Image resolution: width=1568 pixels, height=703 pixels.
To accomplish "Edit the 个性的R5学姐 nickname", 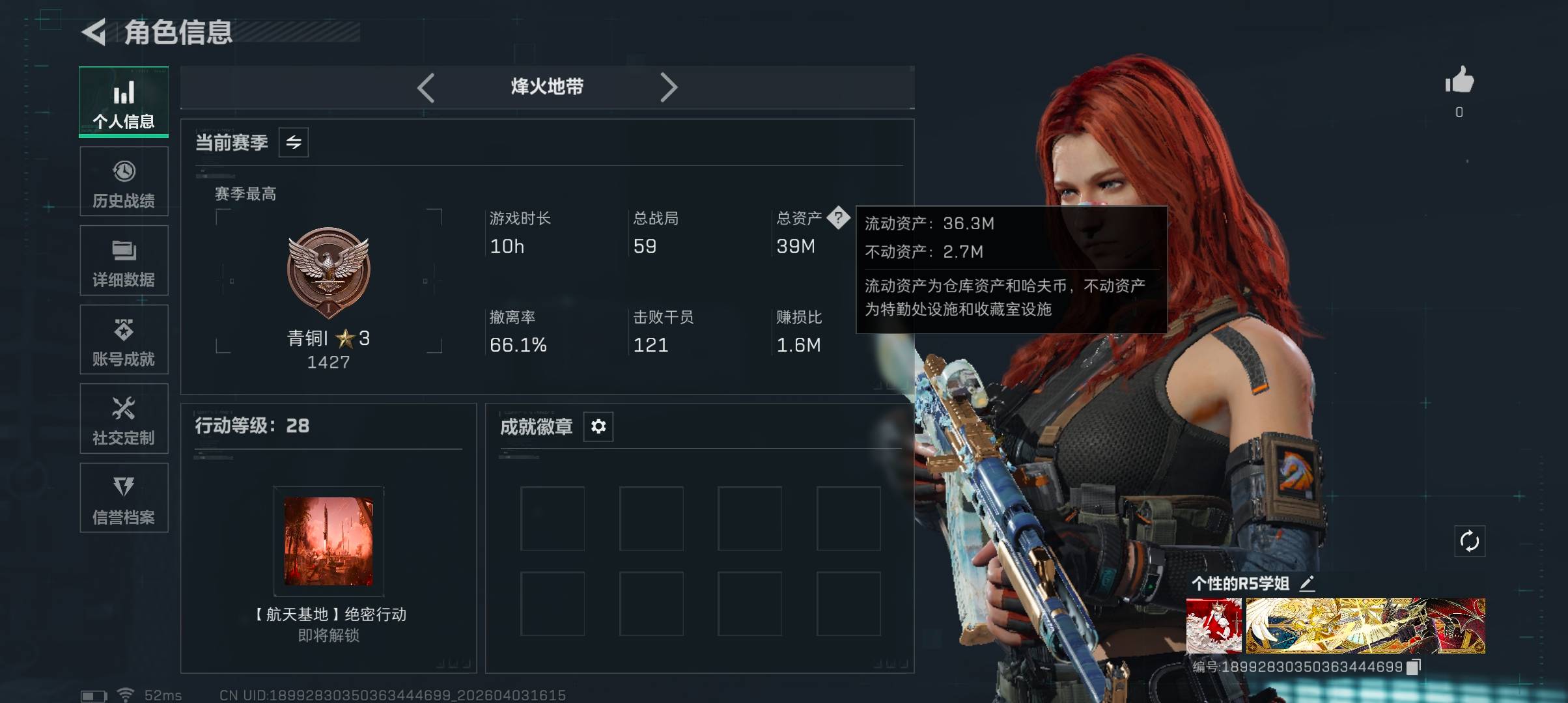I will coord(1307,583).
